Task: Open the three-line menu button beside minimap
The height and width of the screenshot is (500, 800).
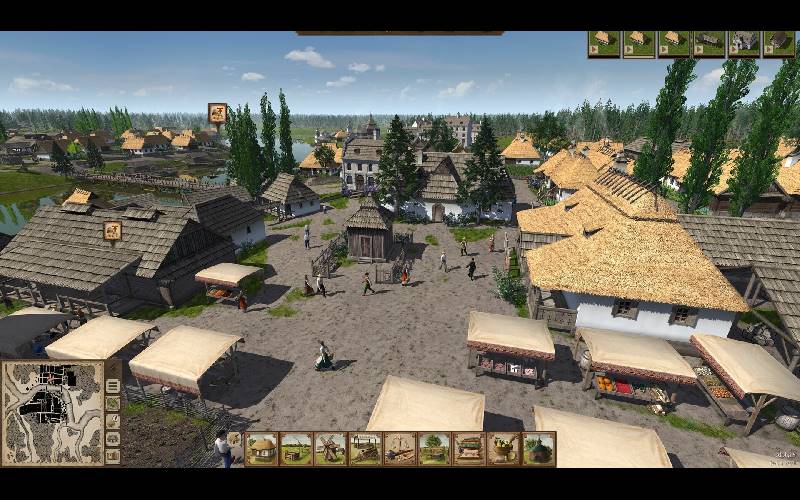Action: pos(113,387)
